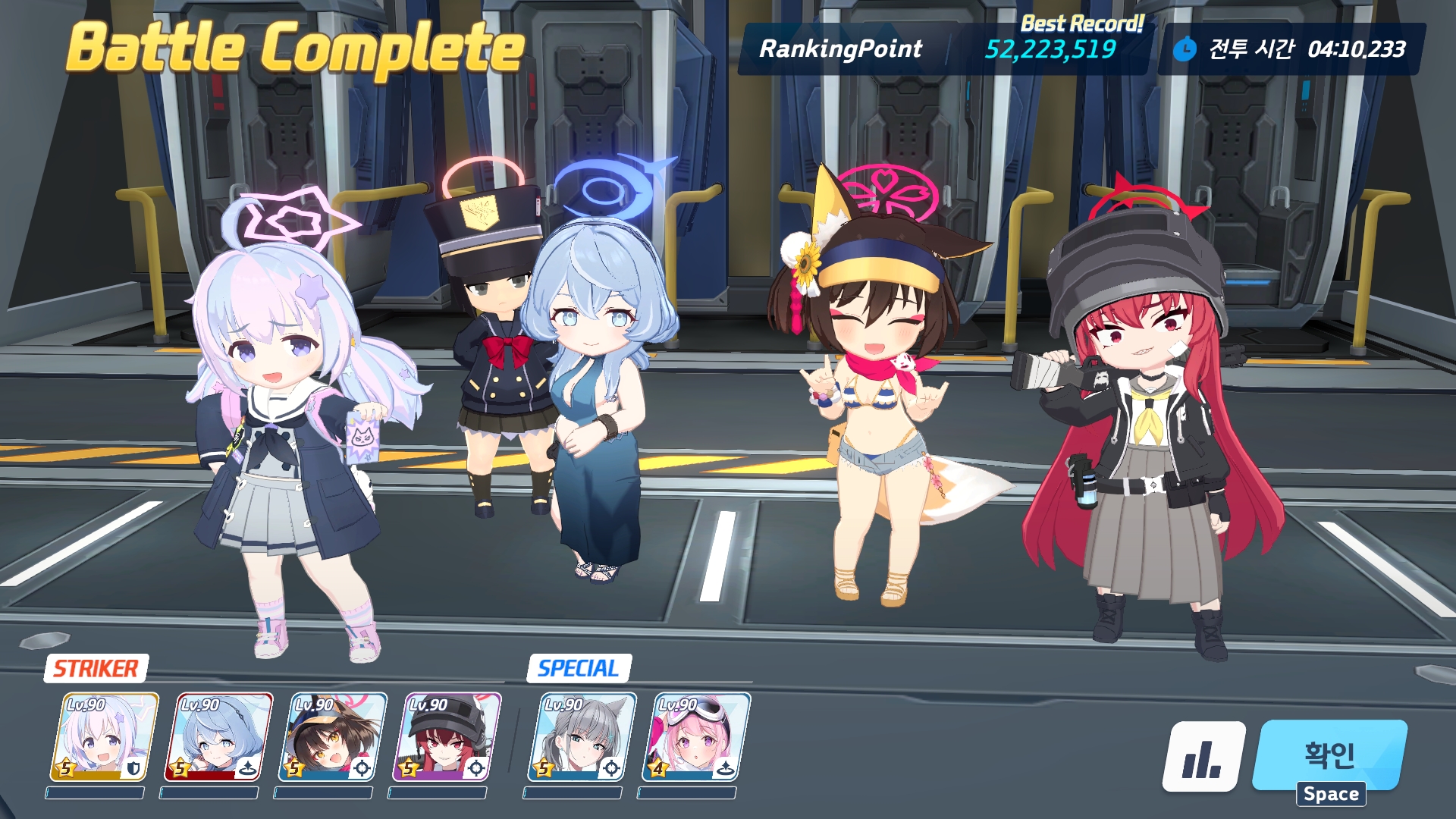Screen dimensions: 1456x819
Task: Choose the pink-haired goggles special portrait
Action: [x=695, y=736]
